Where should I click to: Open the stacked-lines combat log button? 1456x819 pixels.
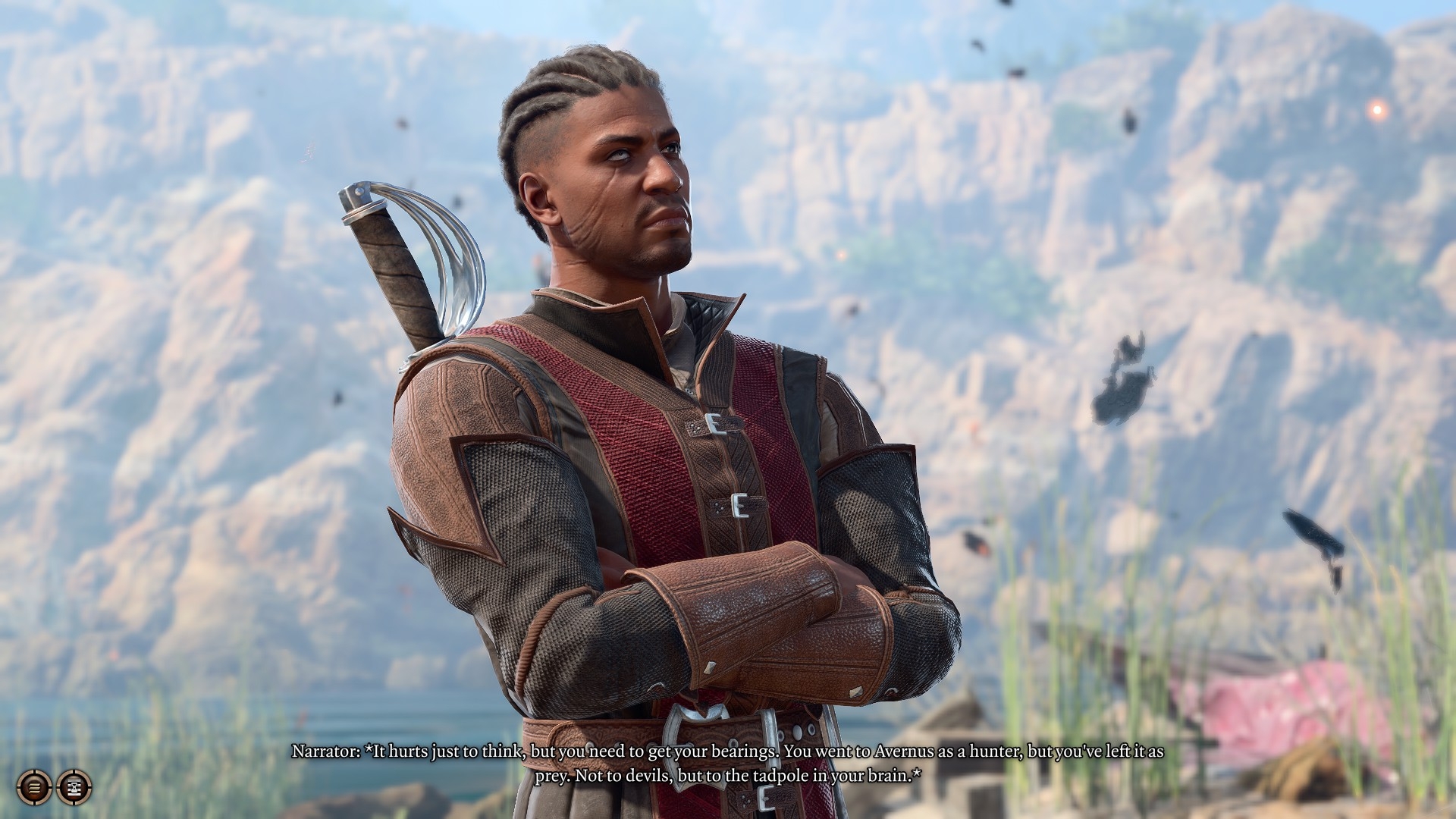point(34,787)
